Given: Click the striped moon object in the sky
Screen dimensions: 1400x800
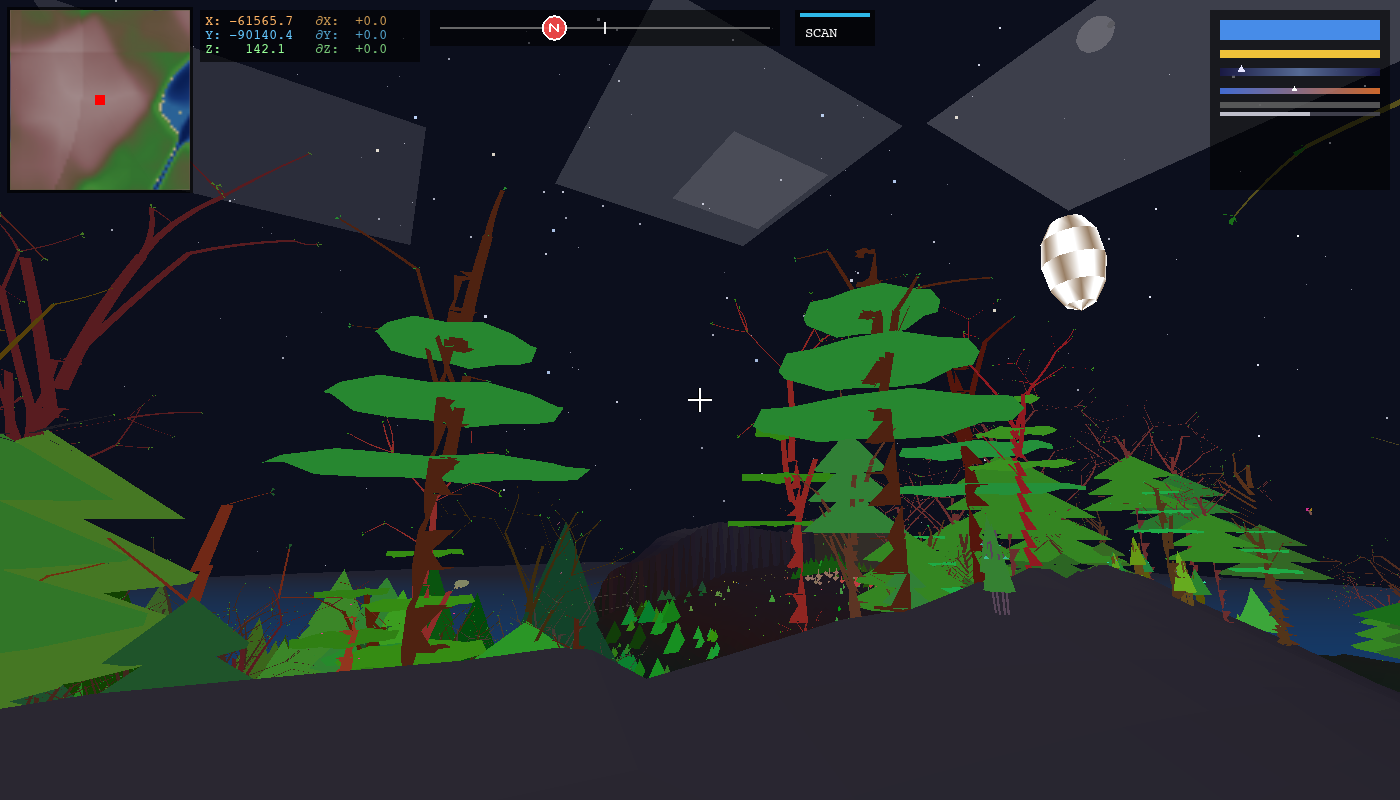Looking at the screenshot, I should (1074, 260).
